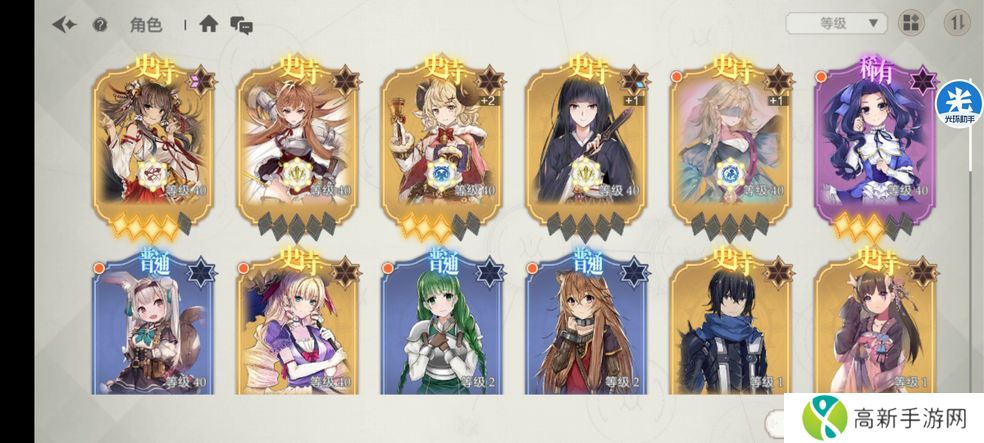This screenshot has width=984, height=443.
Task: Open the chat bubbles icon
Action: [241, 24]
